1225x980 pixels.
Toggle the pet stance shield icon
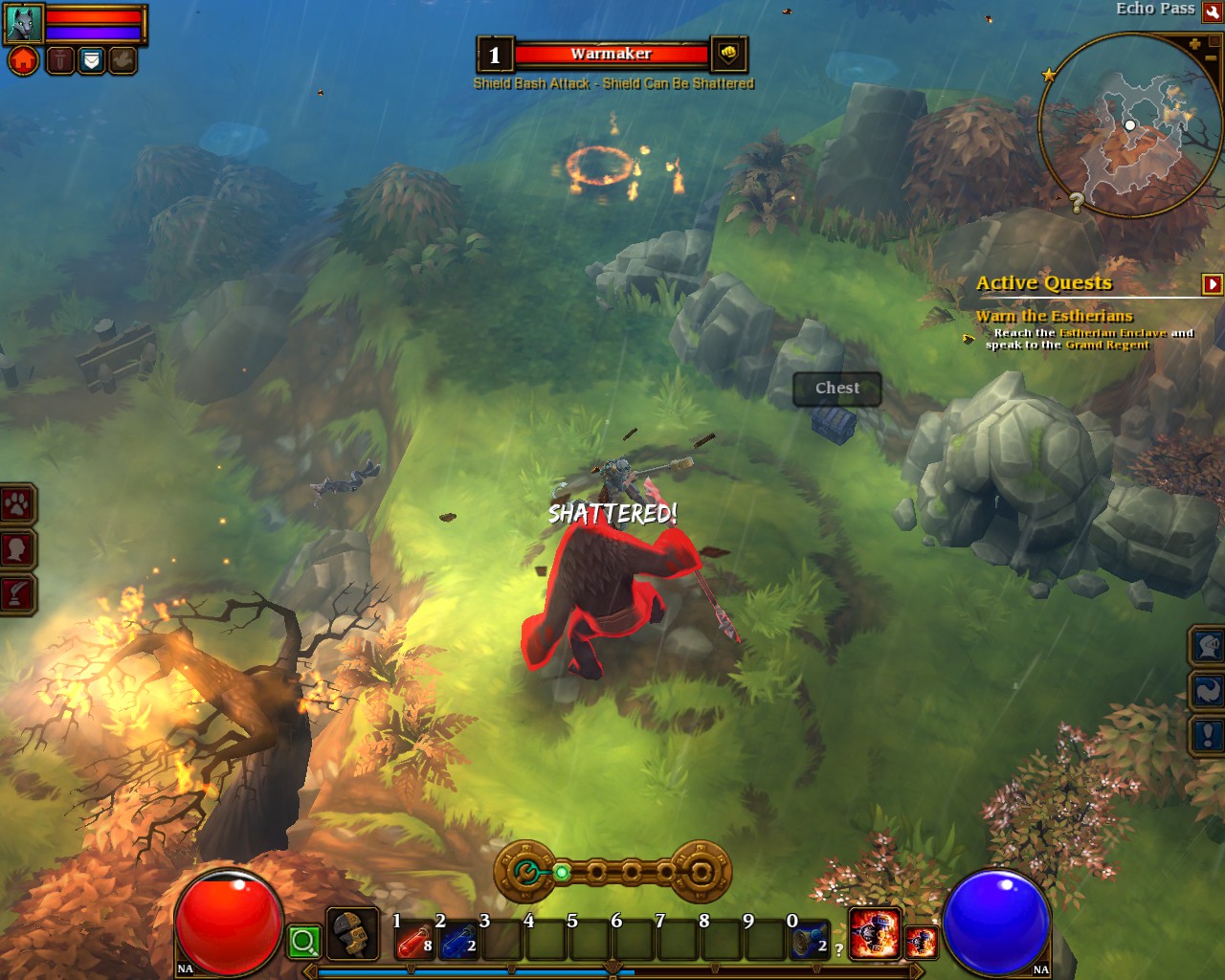click(91, 61)
